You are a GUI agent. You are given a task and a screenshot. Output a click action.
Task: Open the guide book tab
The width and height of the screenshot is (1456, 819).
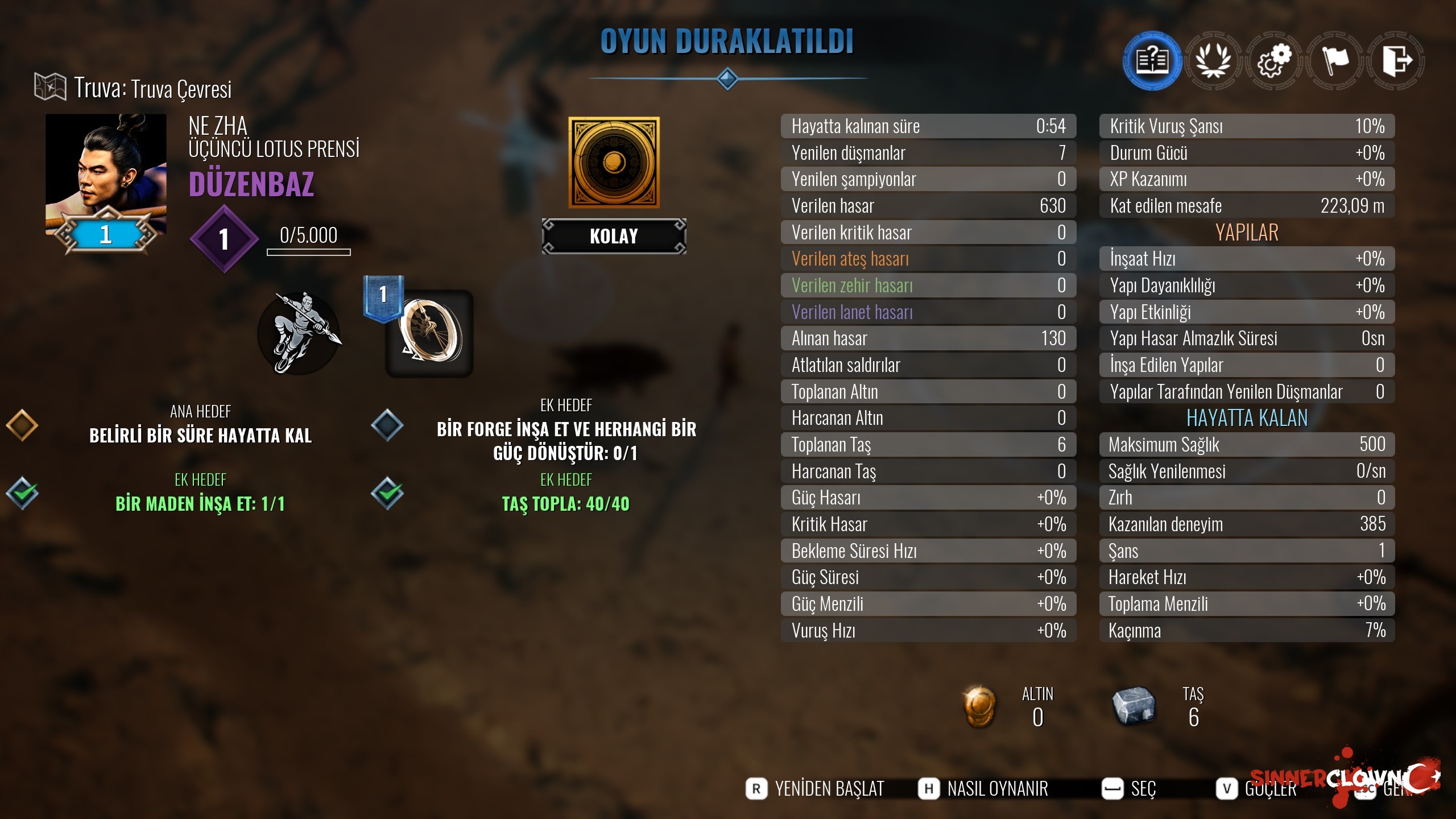pyautogui.click(x=1152, y=60)
